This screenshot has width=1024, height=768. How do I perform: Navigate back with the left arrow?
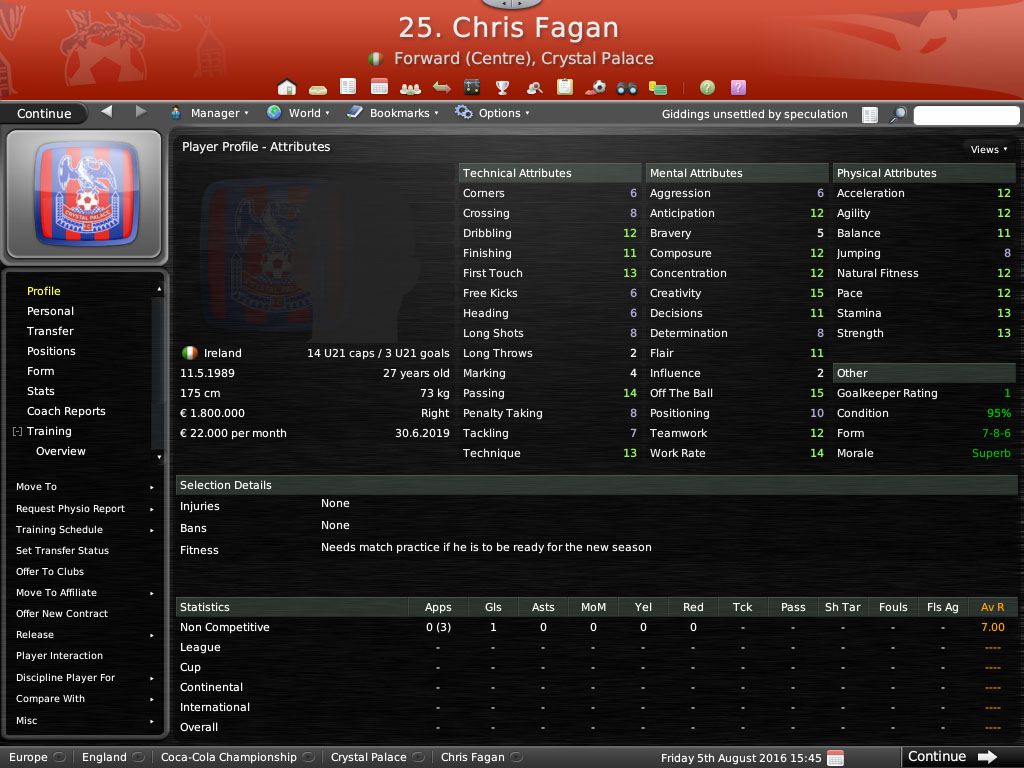(107, 112)
